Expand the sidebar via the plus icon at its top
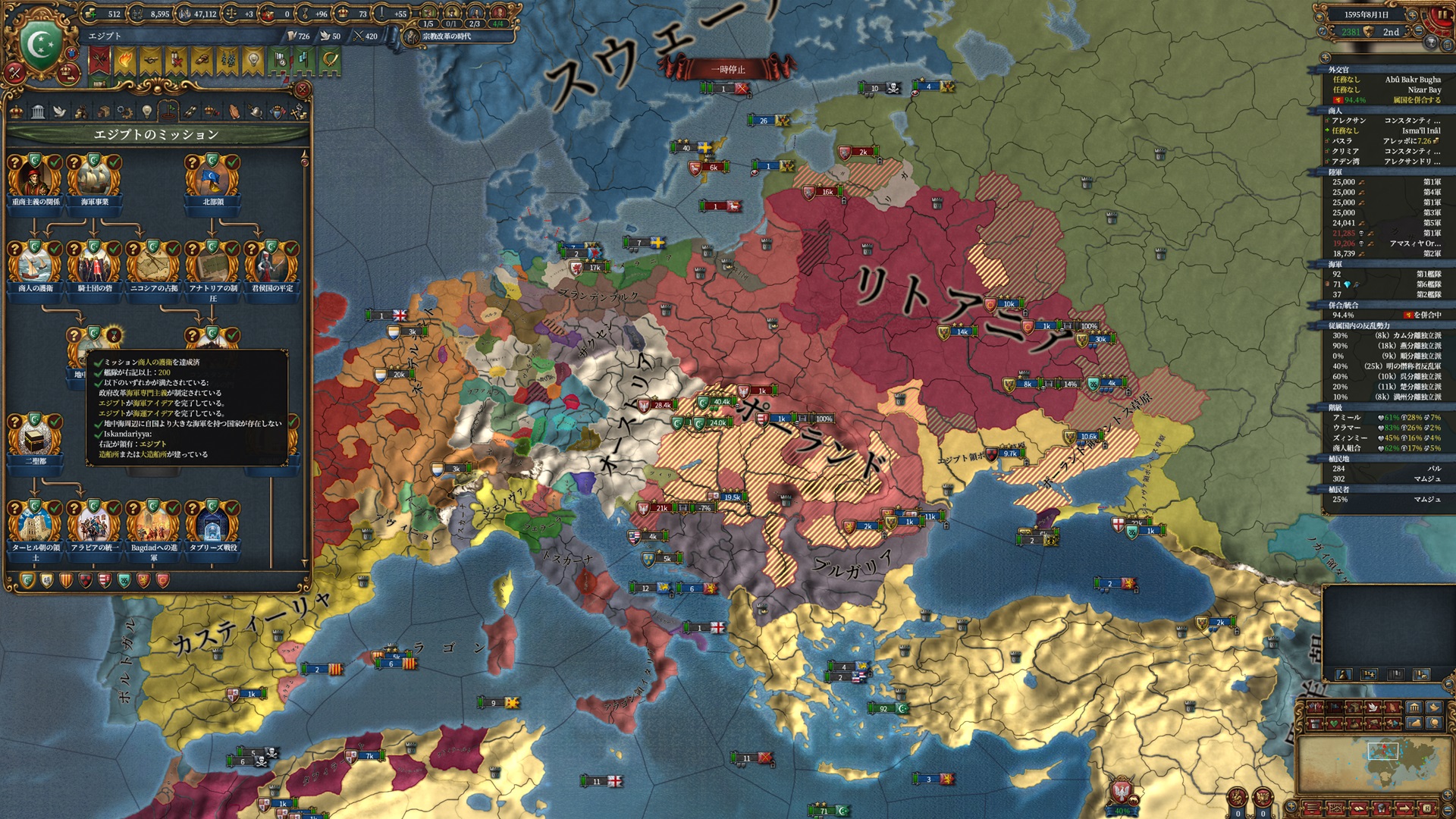This screenshot has width=1456, height=819. pos(1326,58)
